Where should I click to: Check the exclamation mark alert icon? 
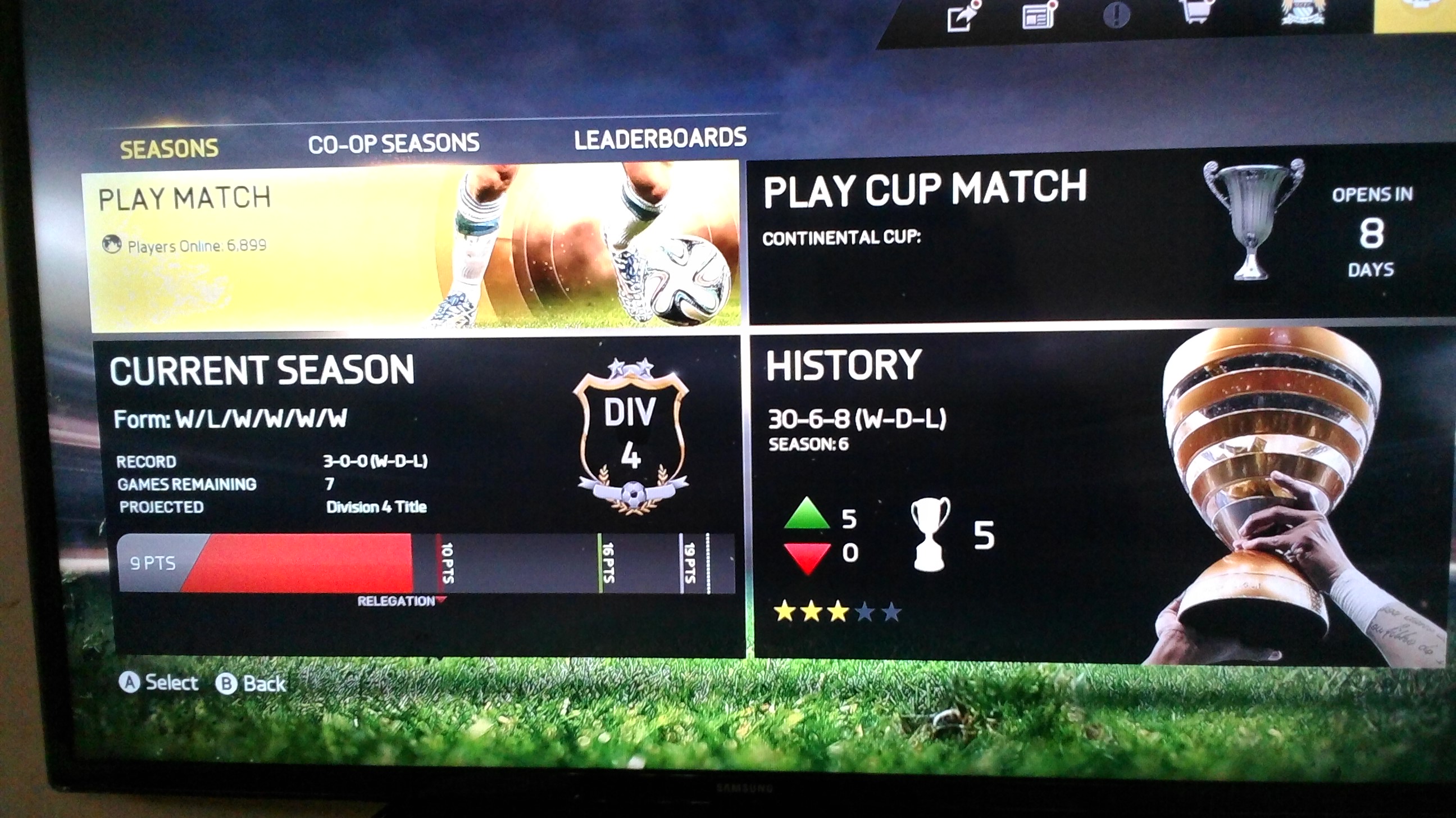(1116, 15)
